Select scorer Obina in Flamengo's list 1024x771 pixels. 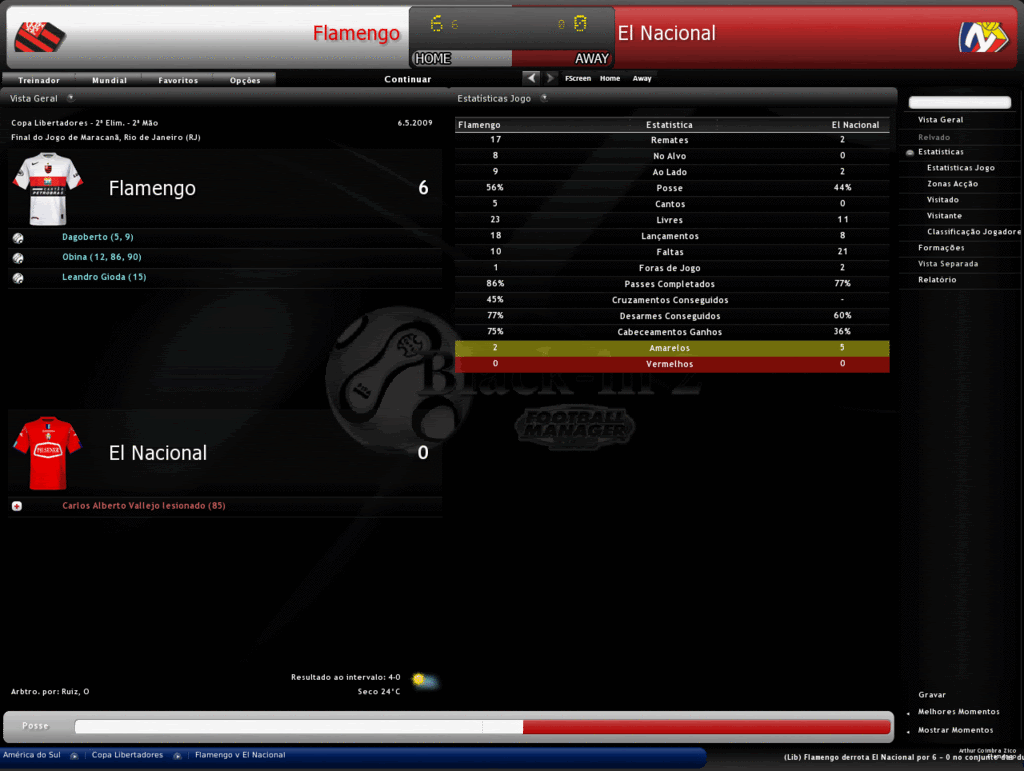tap(101, 257)
